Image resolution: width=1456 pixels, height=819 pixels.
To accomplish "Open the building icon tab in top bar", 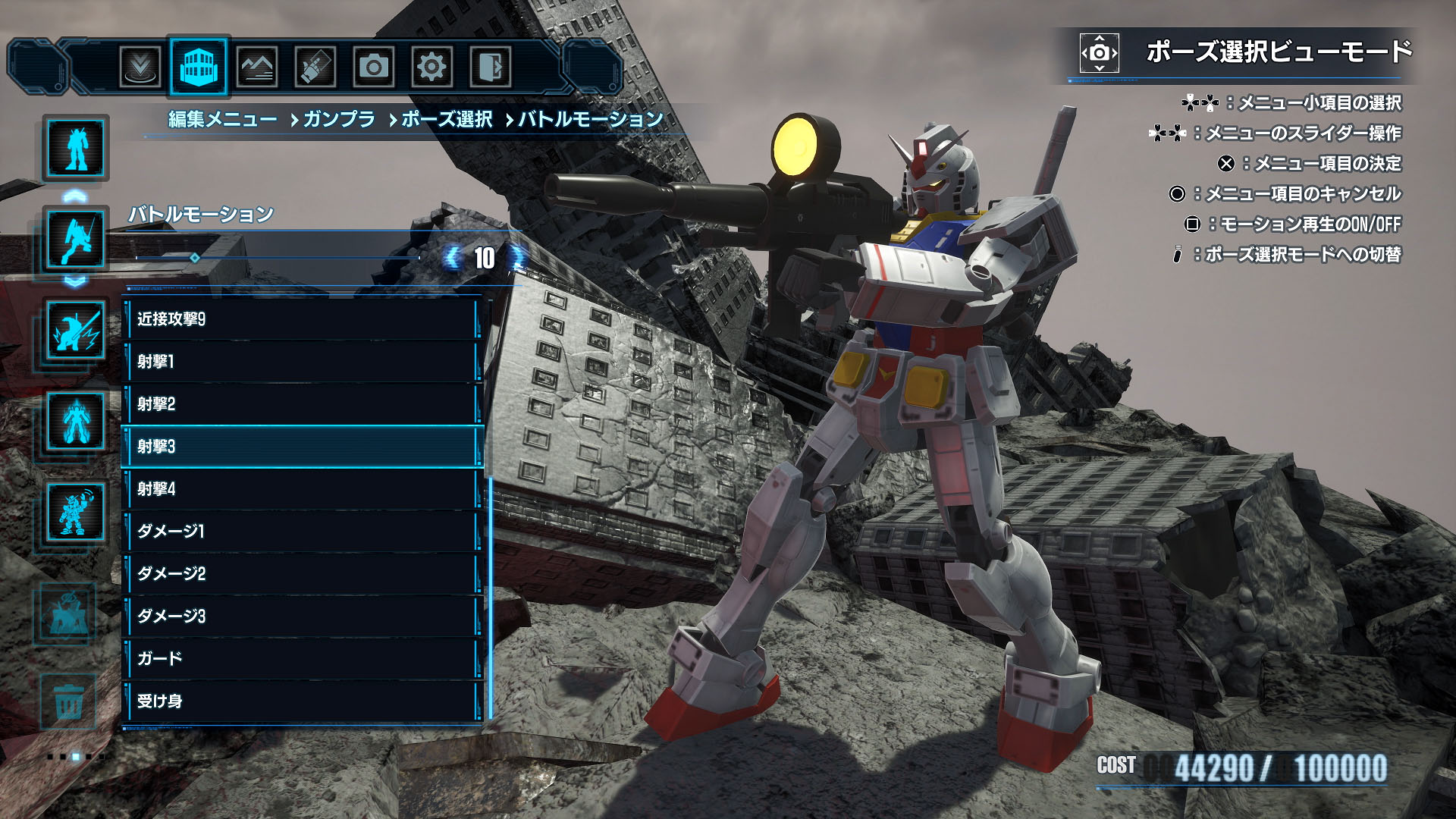I will tap(199, 67).
